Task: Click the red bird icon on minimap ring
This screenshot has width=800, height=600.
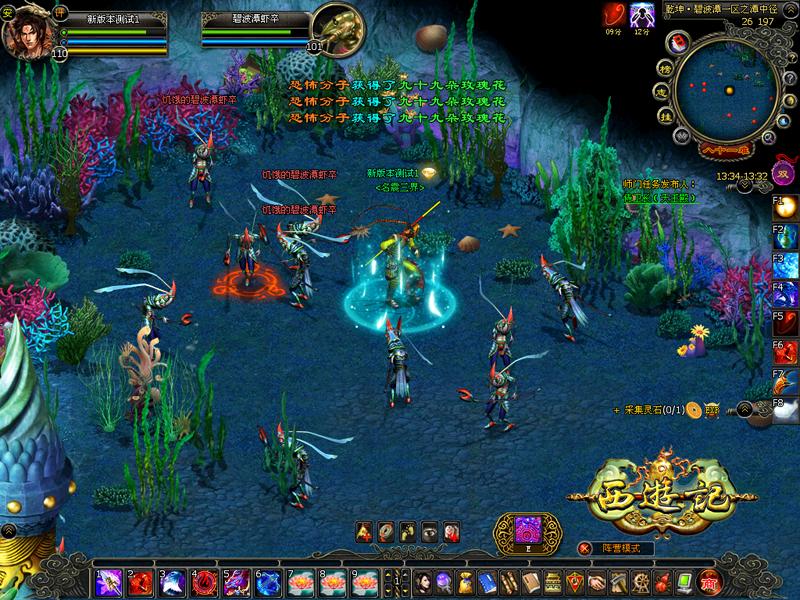Action: [681, 42]
